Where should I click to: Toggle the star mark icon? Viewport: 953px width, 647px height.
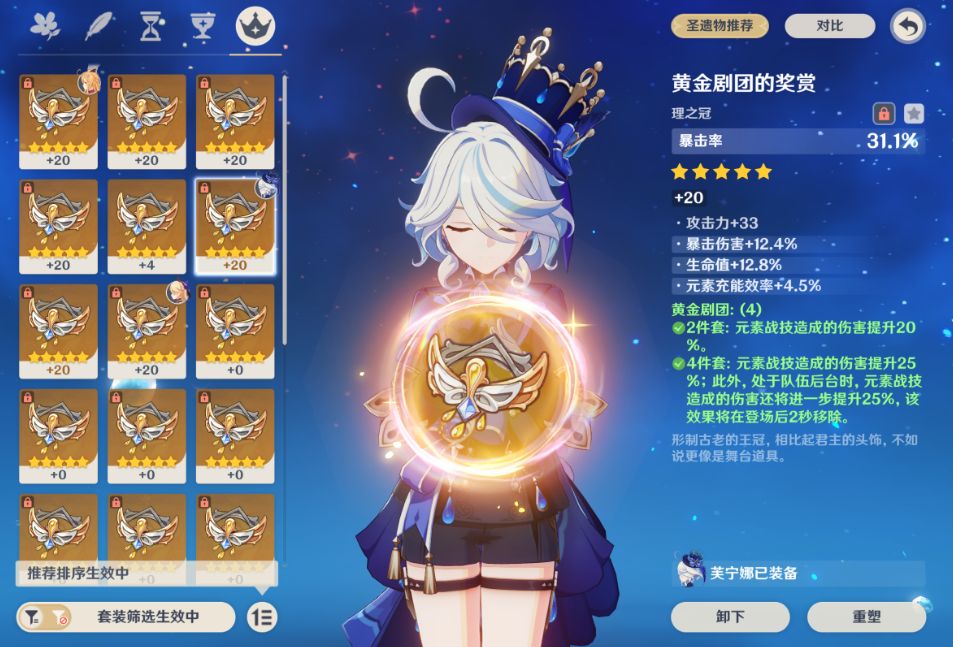914,113
